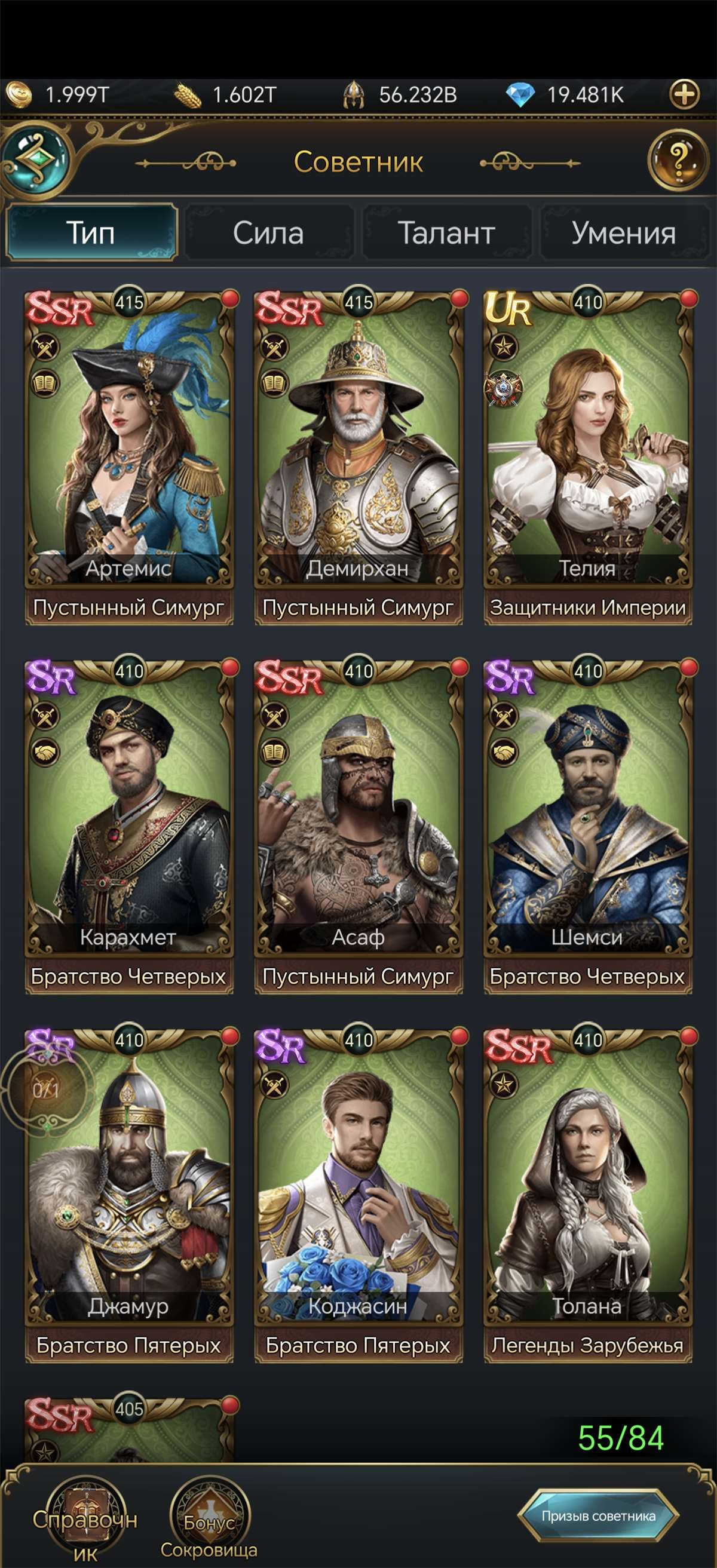Switch to the Тип tab

(91, 233)
